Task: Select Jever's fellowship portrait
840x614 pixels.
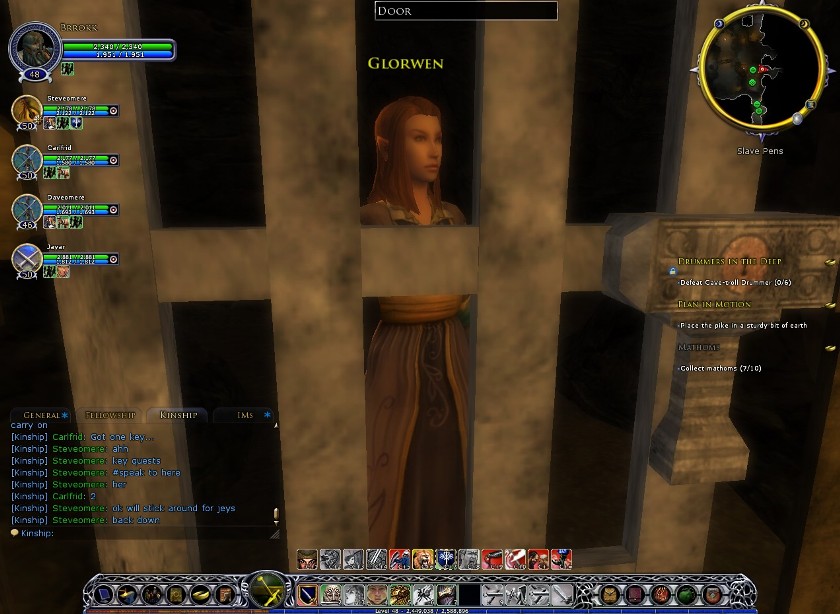Action: (27, 258)
